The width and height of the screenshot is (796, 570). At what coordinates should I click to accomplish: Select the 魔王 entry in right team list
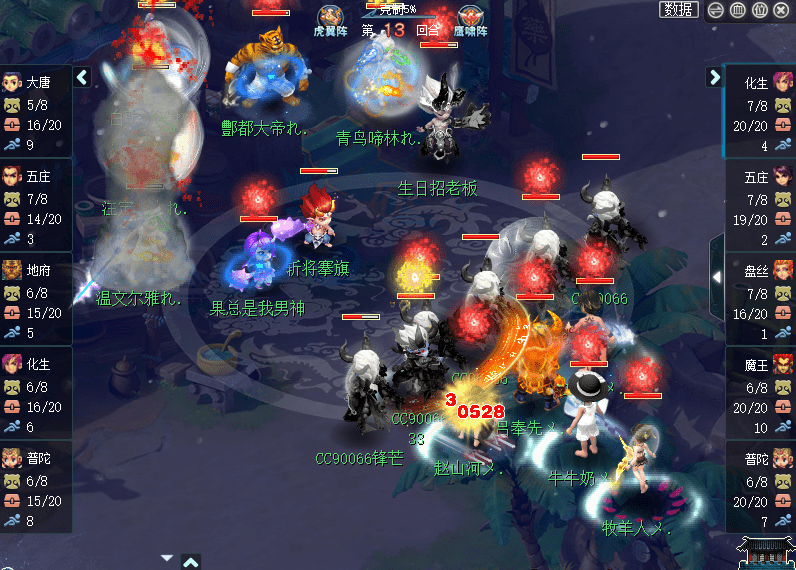point(760,386)
